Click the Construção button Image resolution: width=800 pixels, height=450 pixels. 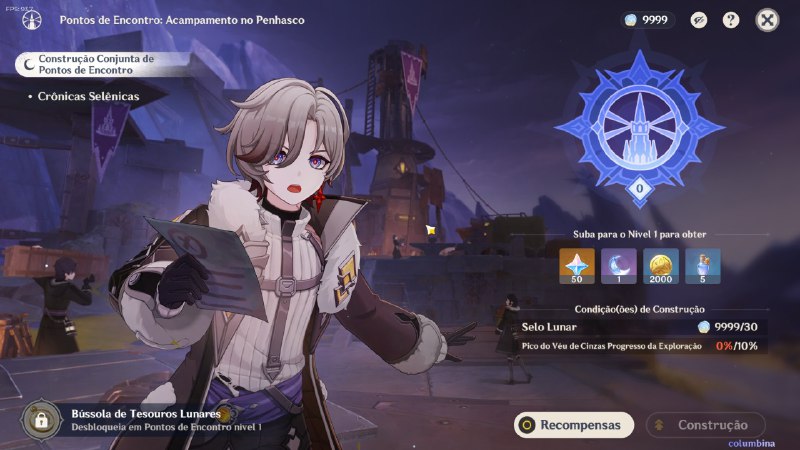coord(705,425)
